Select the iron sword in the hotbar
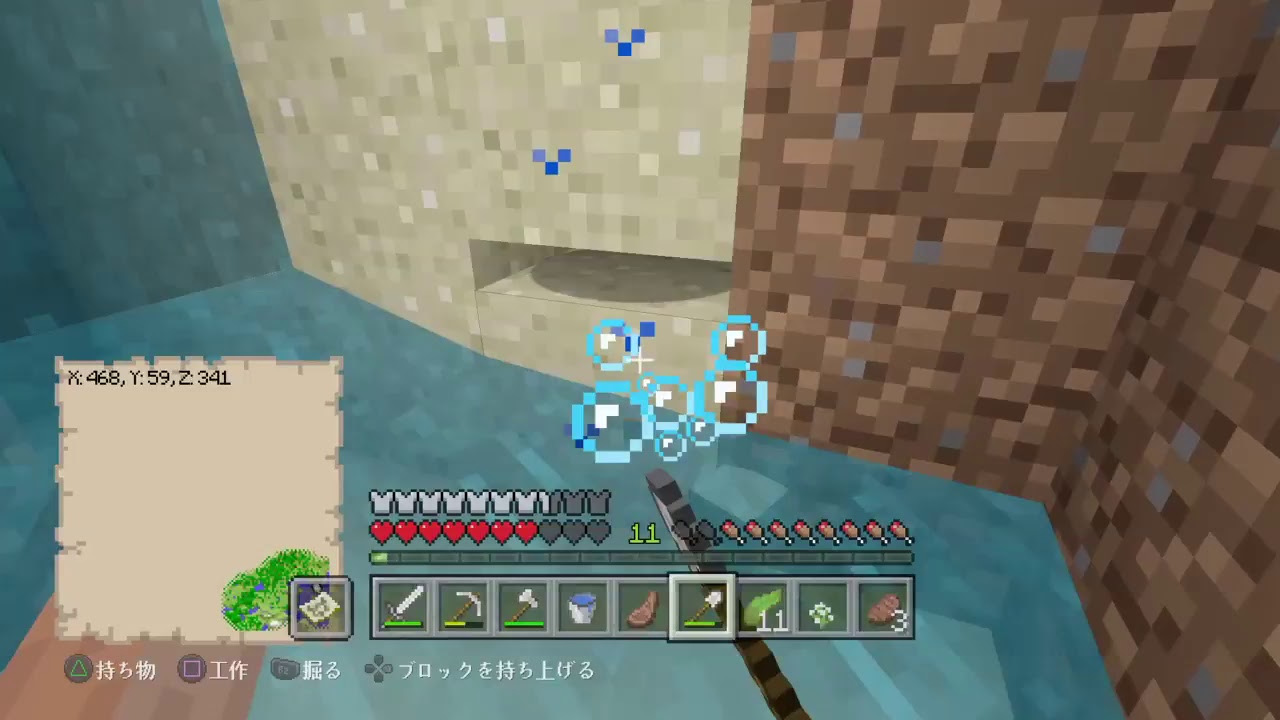The width and height of the screenshot is (1280, 720). click(403, 605)
